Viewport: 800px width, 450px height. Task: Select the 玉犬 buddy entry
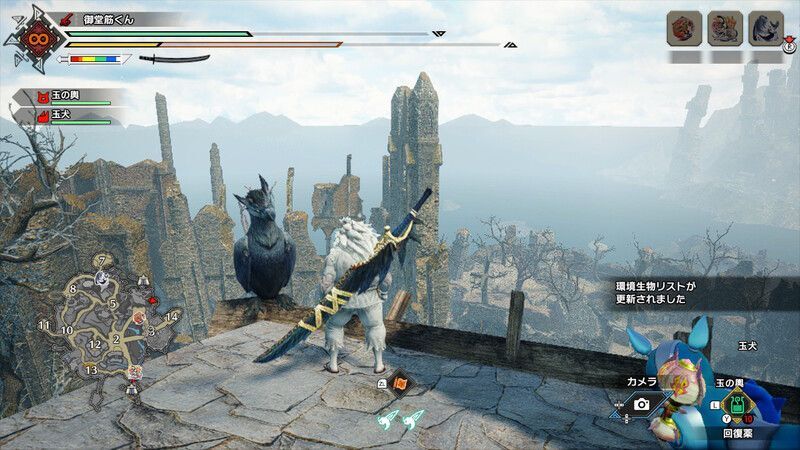pos(65,116)
